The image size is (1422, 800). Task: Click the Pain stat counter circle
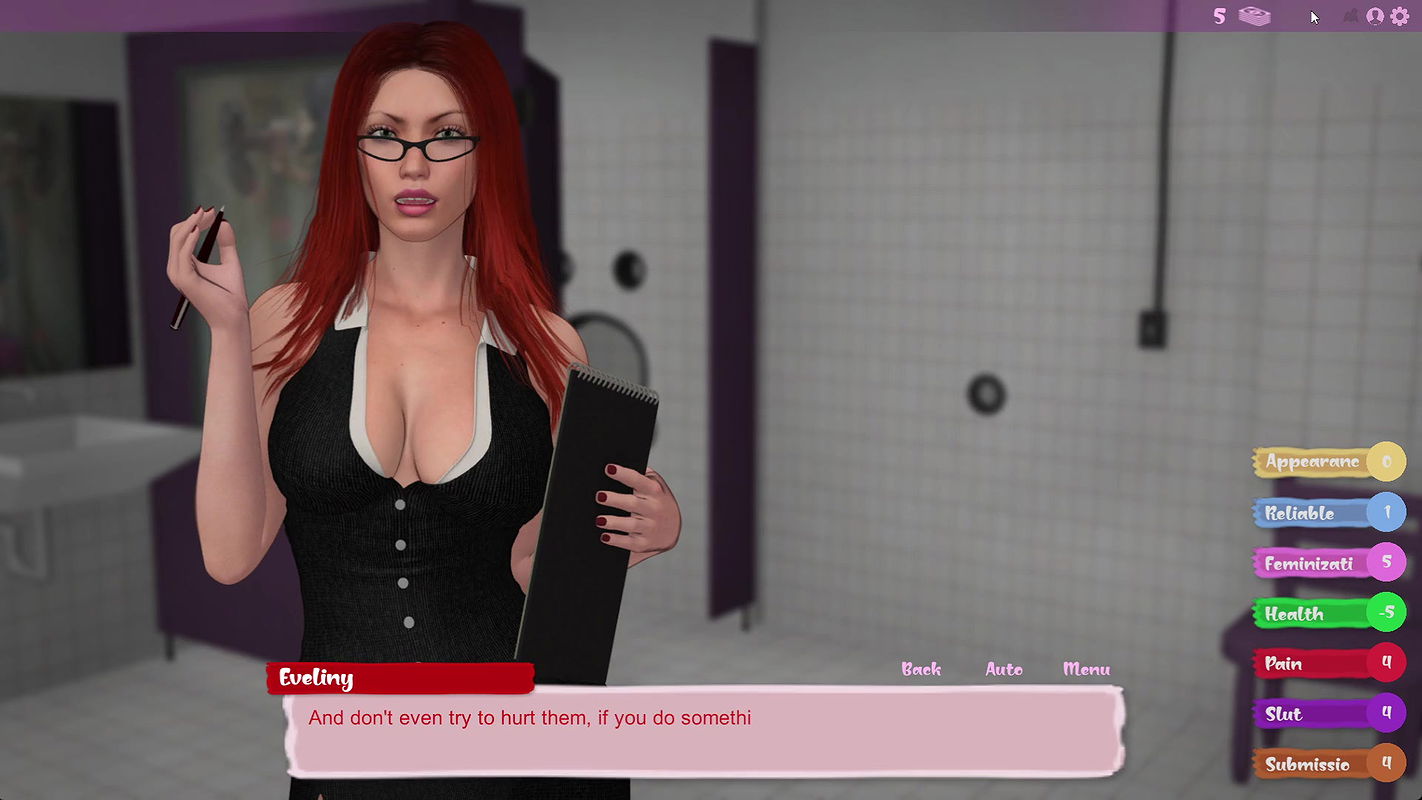click(x=1389, y=663)
